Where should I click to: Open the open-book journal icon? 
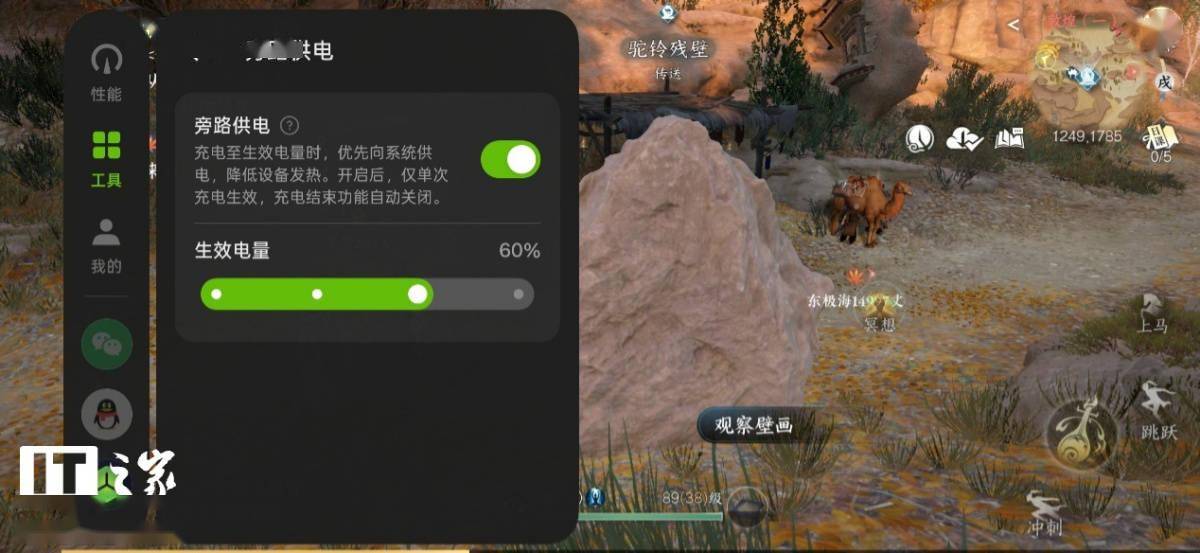pos(1009,139)
